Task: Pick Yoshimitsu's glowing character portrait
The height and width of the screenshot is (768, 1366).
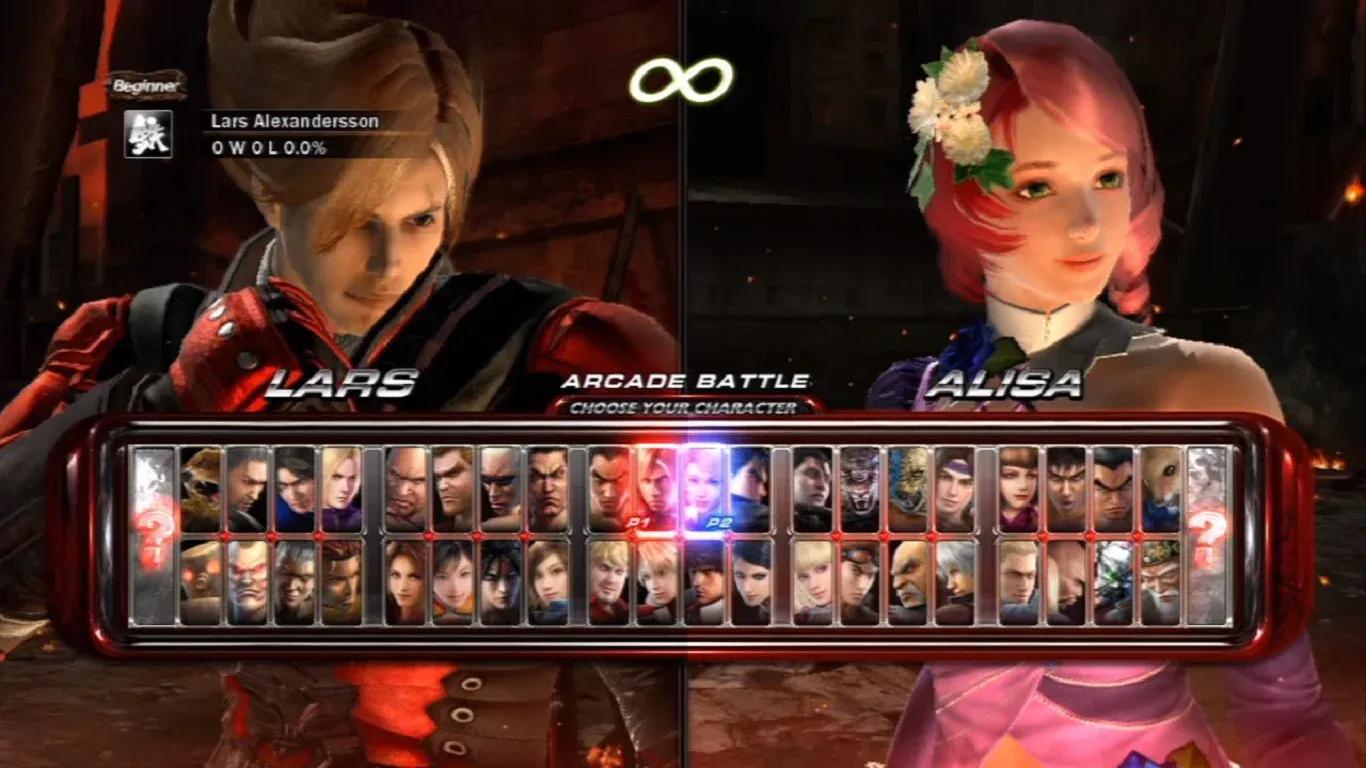Action: coord(1112,577)
